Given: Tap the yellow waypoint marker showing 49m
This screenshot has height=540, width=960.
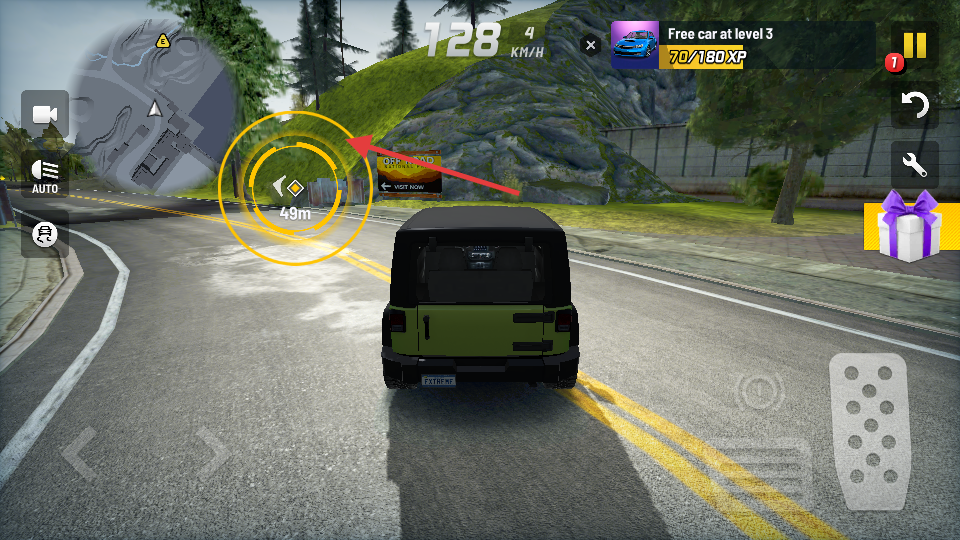Looking at the screenshot, I should tap(295, 188).
